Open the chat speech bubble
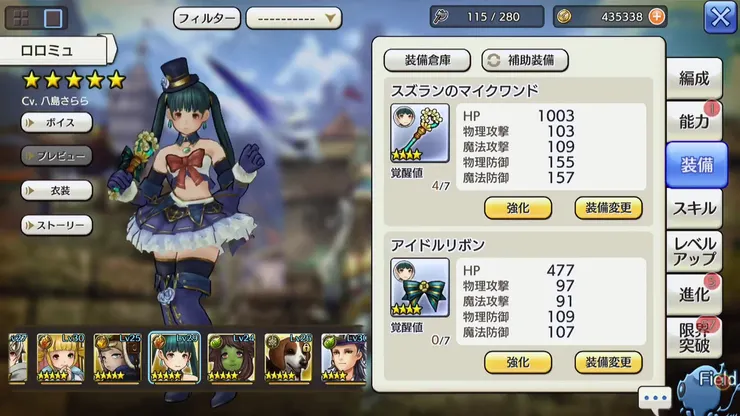740x416 pixels. [x=656, y=399]
